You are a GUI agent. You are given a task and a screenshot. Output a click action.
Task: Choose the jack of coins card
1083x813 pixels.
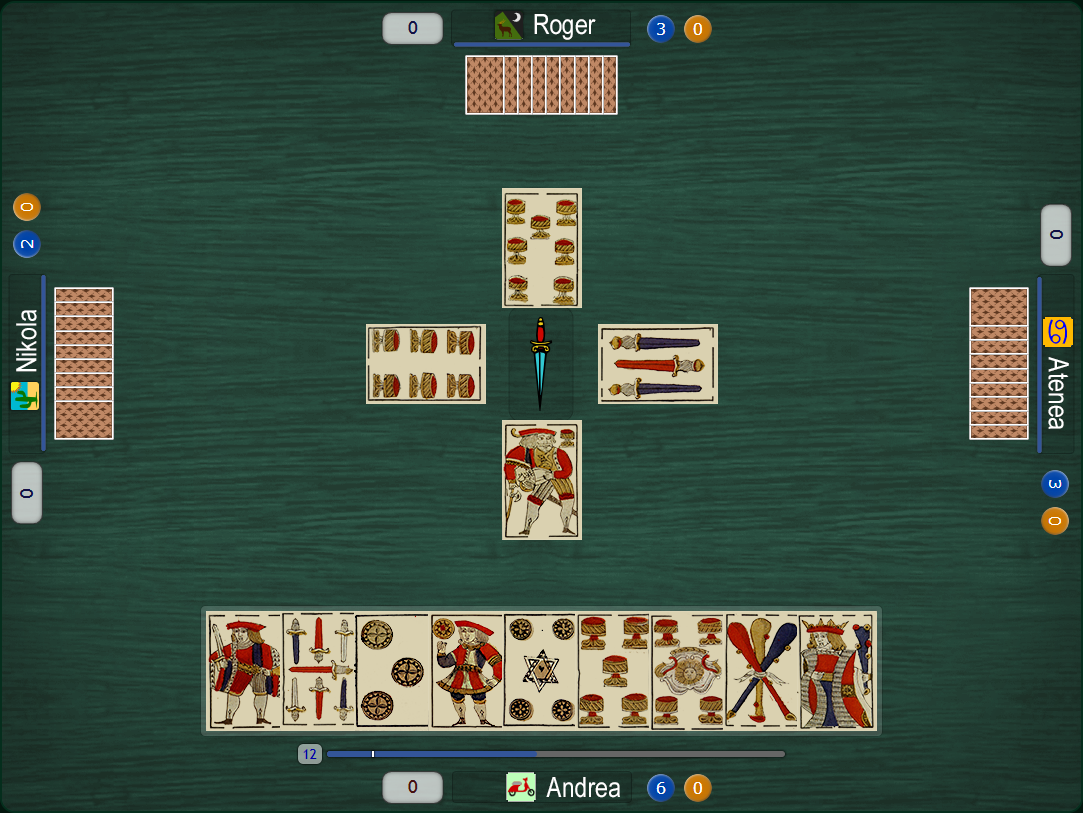467,670
